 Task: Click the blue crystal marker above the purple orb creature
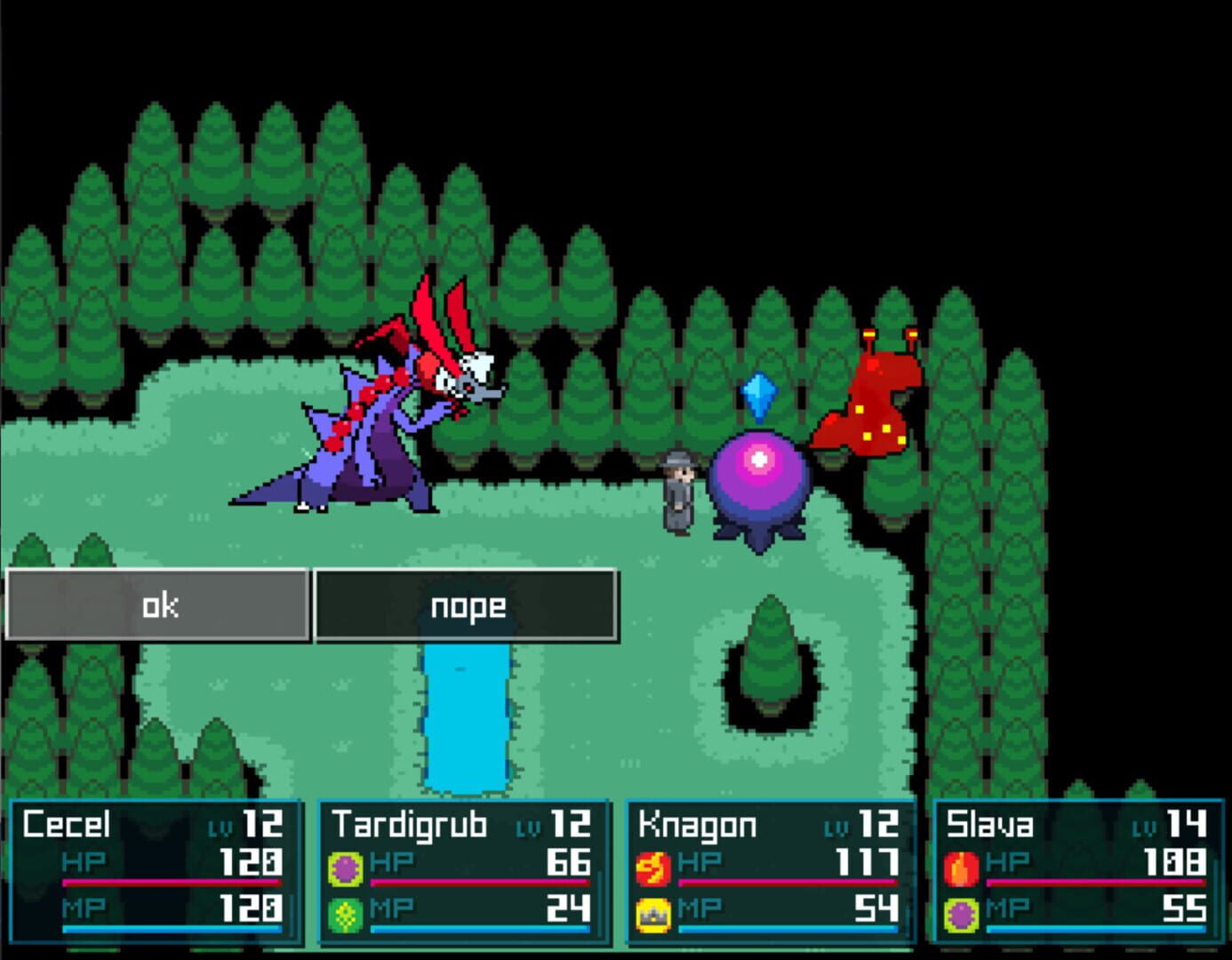(759, 395)
